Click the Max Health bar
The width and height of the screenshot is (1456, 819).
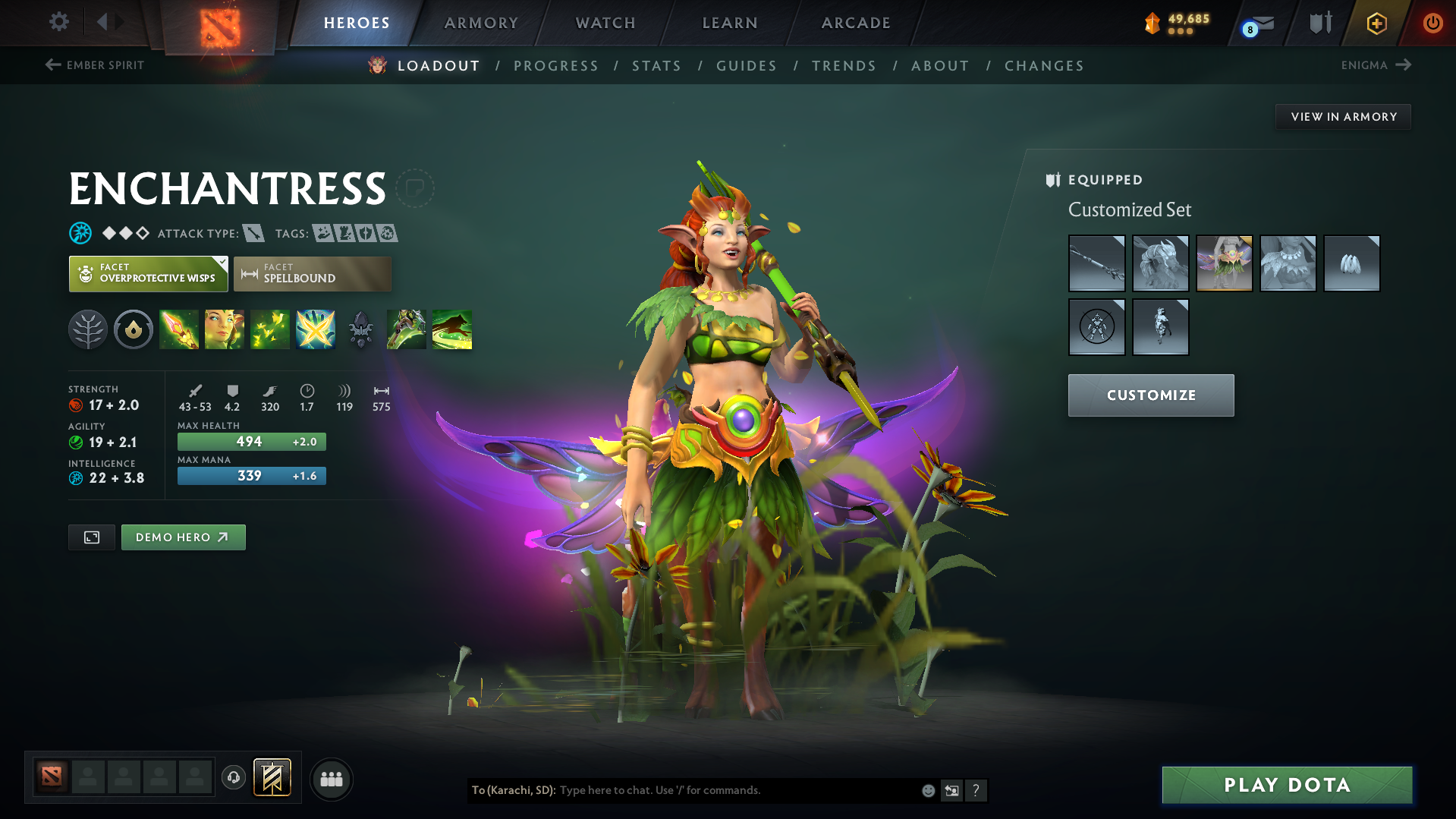tap(251, 441)
